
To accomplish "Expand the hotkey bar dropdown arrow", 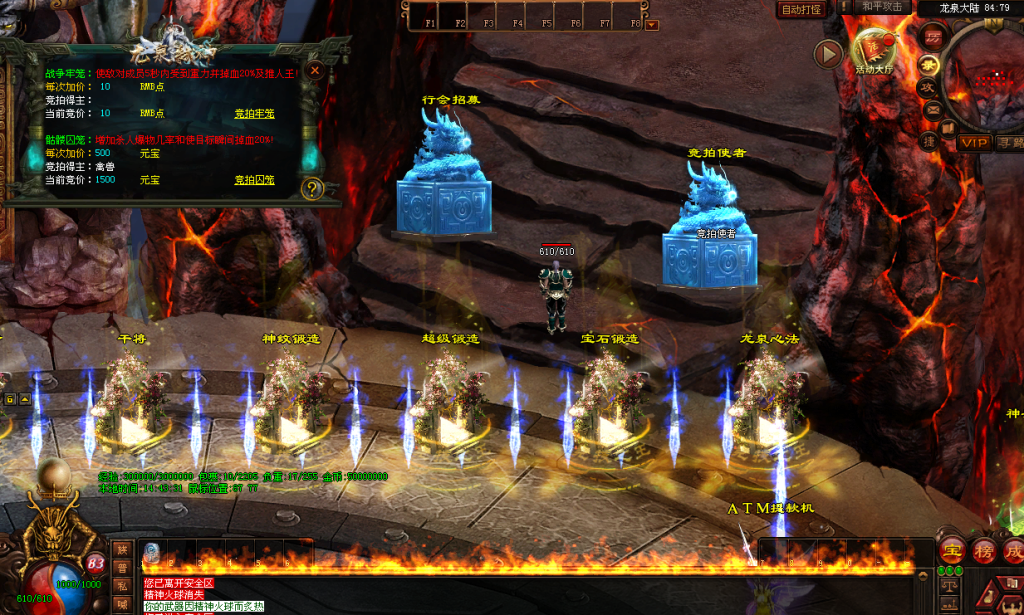I will coord(652,24).
